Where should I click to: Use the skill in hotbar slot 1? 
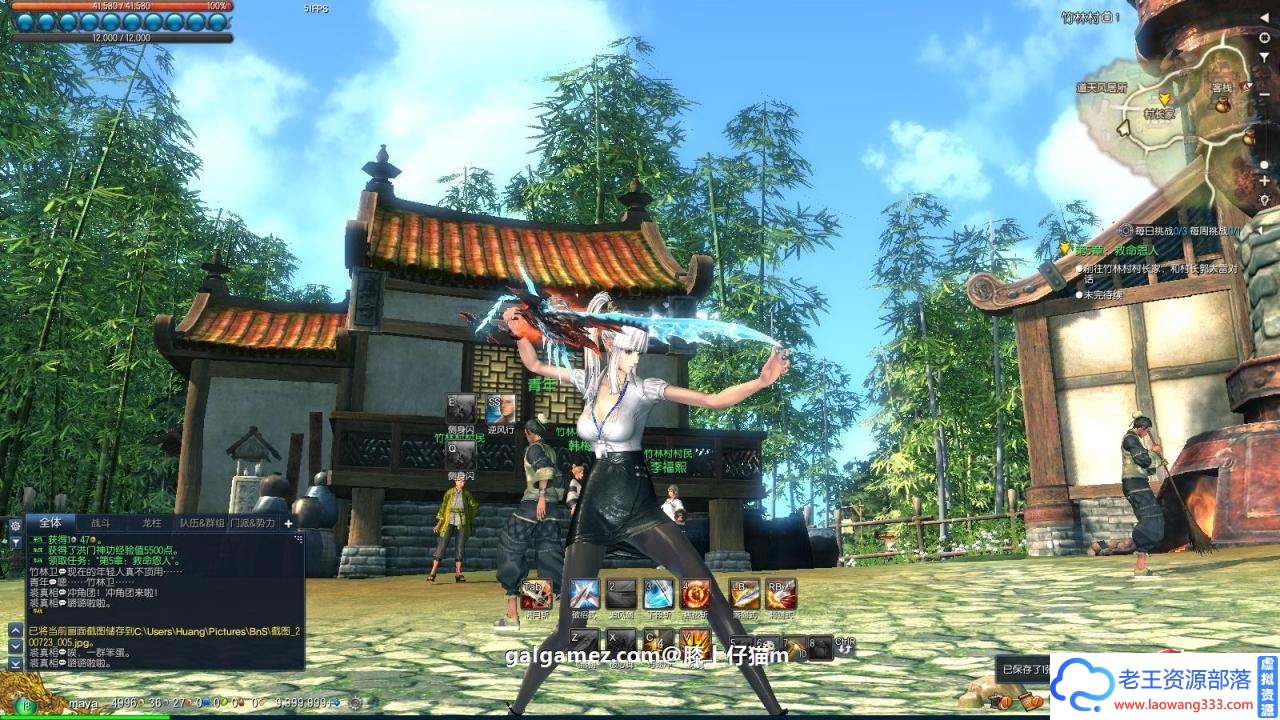pyautogui.click(x=584, y=594)
